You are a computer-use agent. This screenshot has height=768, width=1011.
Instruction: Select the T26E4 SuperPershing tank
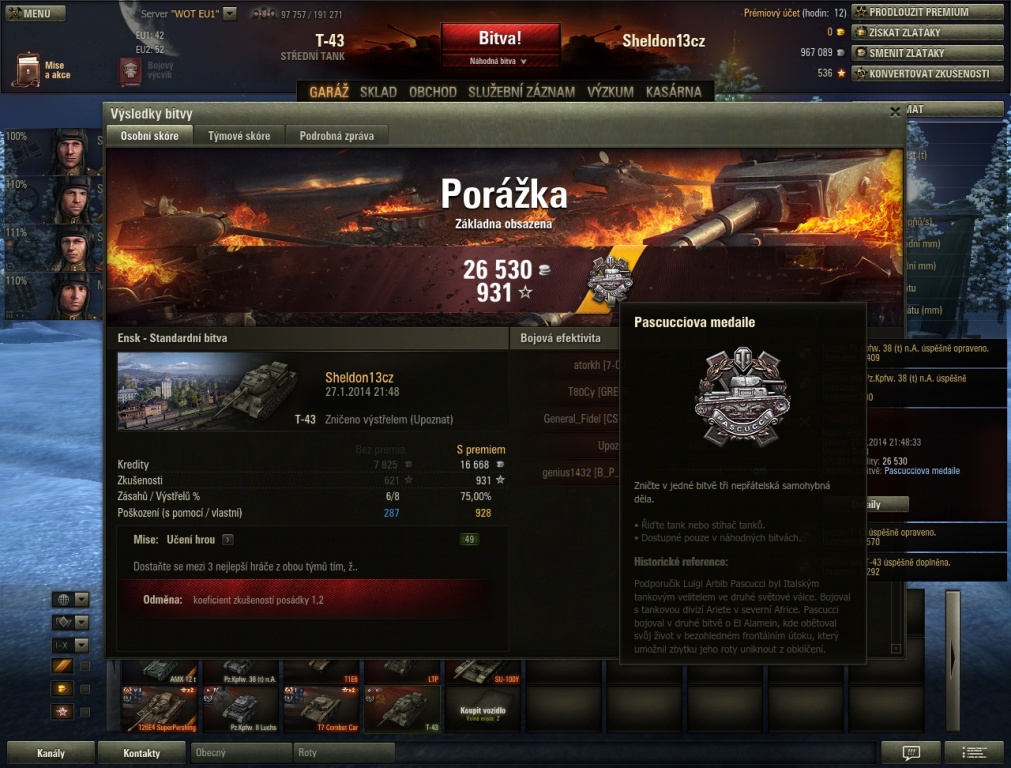pos(159,710)
